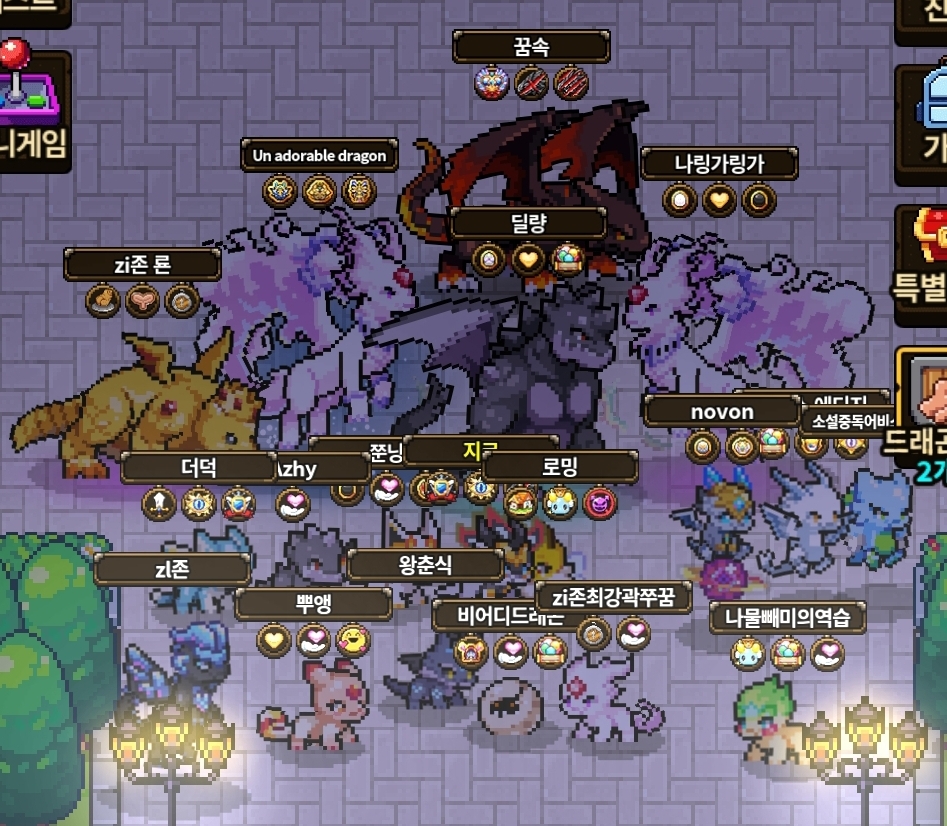
Task: Select the player nameplate 꿈속
Action: (531, 47)
